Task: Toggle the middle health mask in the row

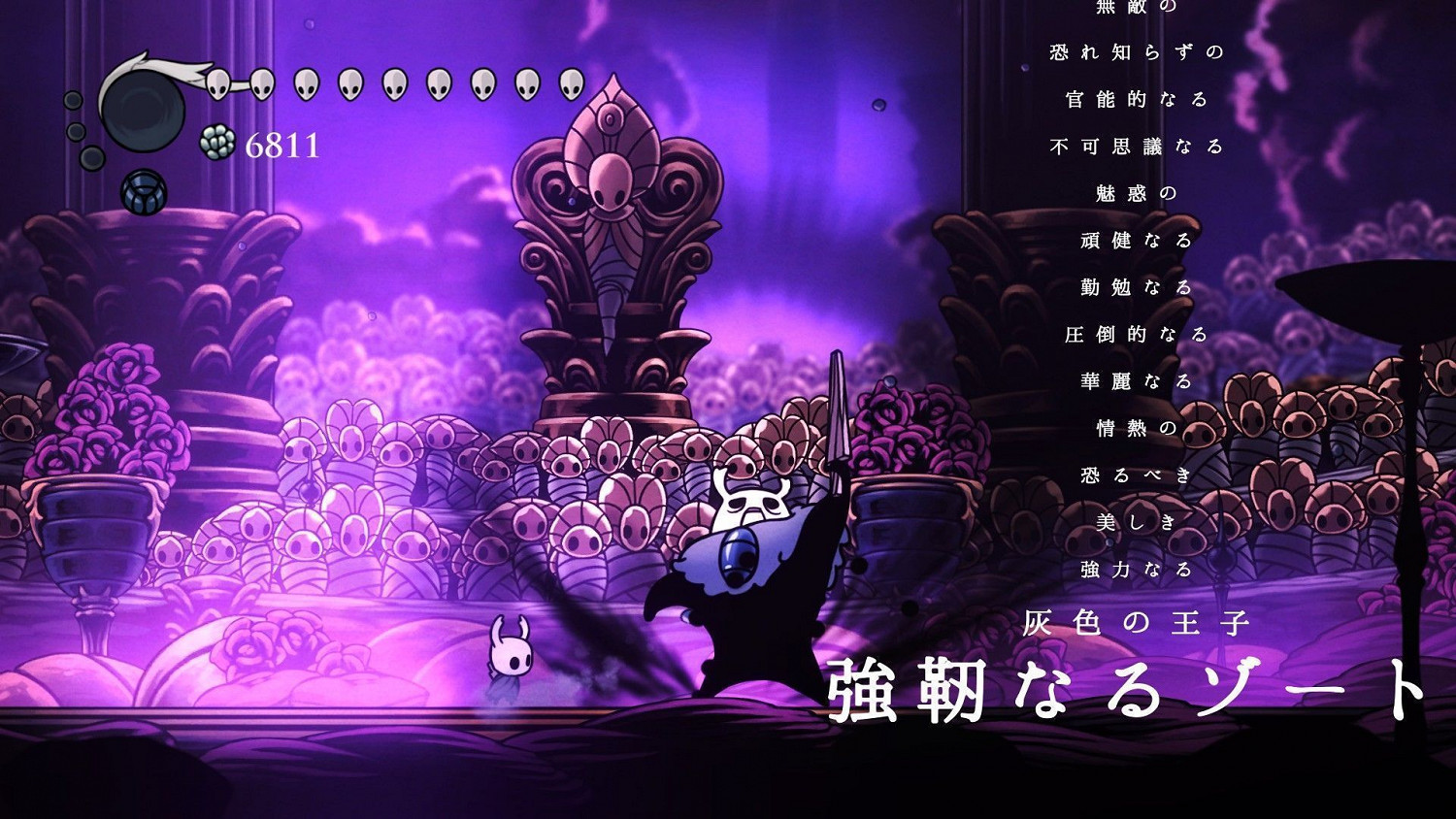Action: 393,83
